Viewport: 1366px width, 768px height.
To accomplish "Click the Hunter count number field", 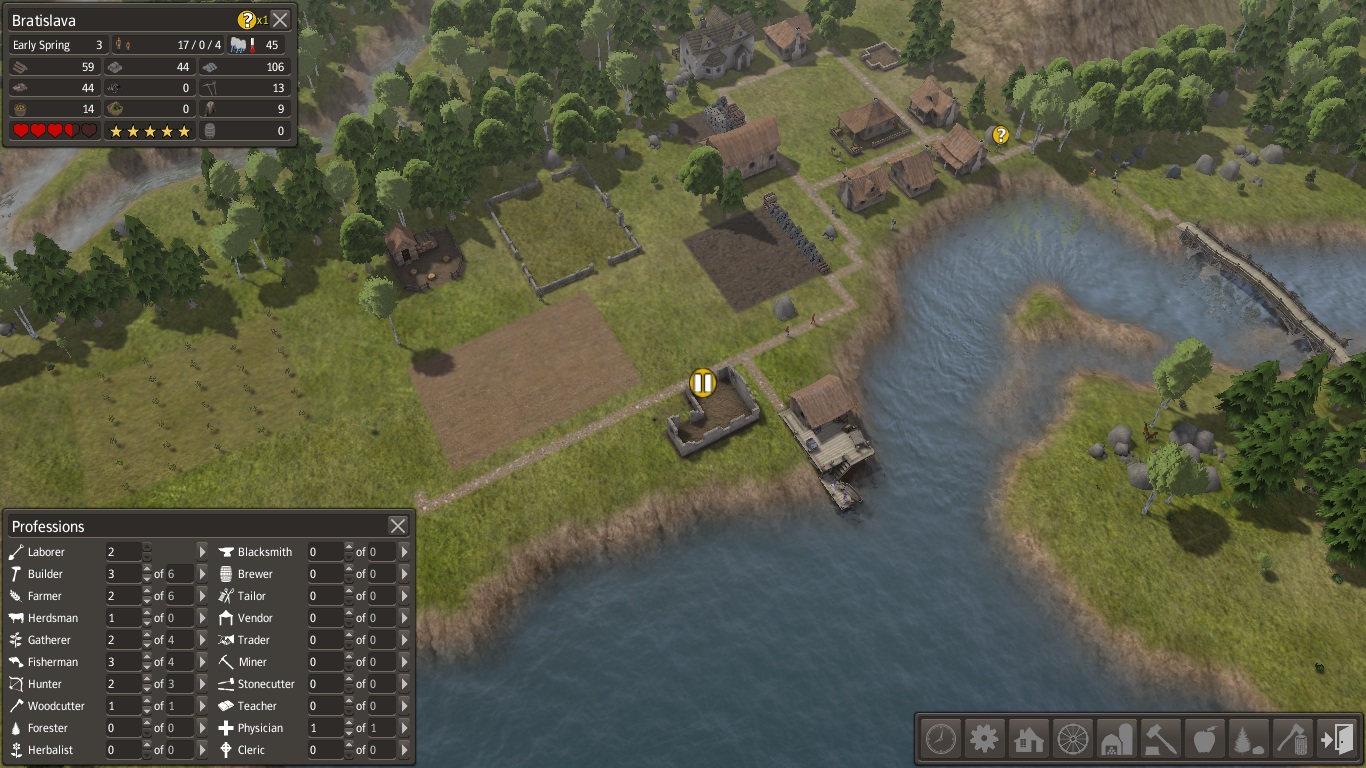I will click(x=123, y=684).
